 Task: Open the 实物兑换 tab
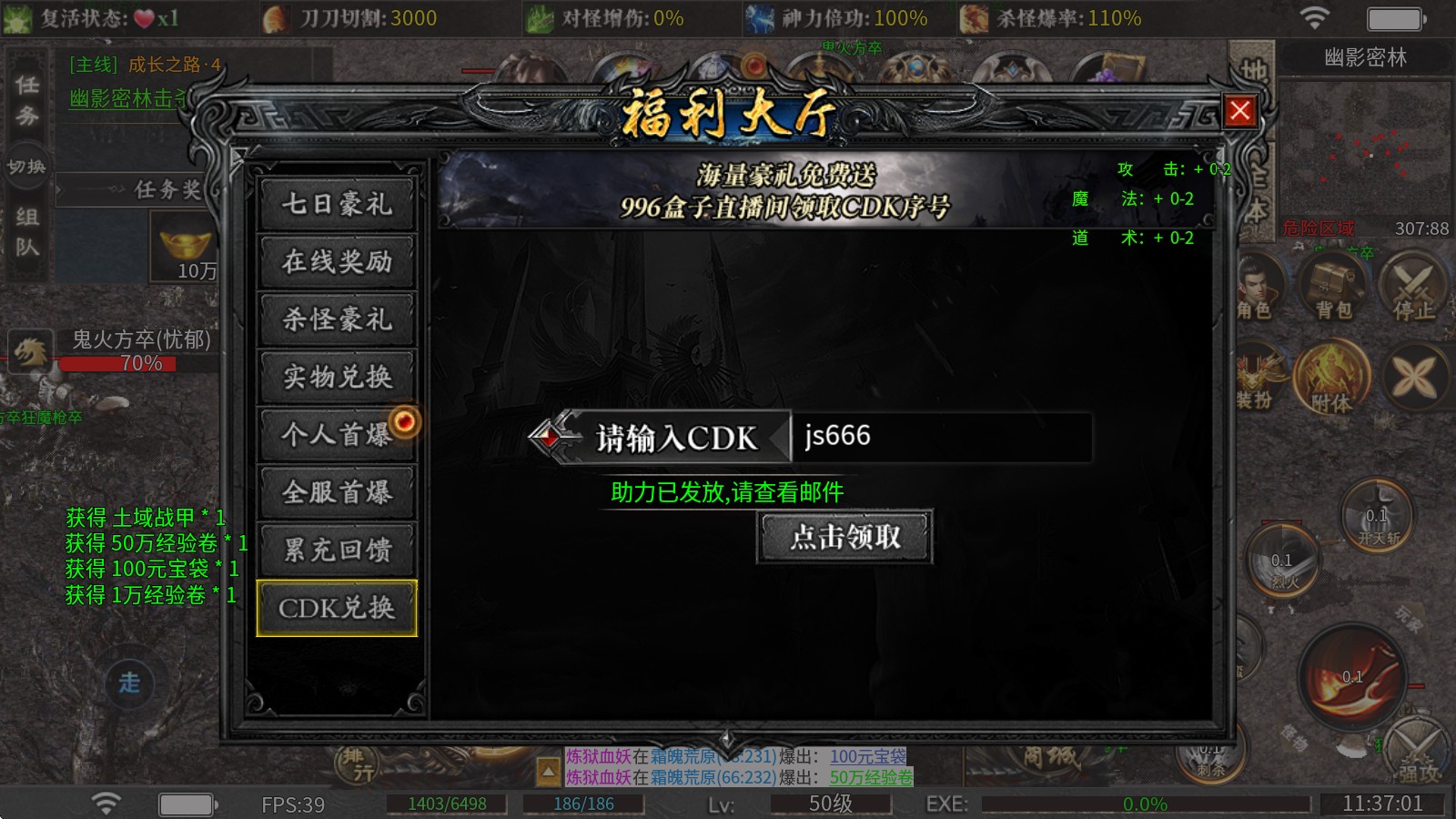[337, 378]
